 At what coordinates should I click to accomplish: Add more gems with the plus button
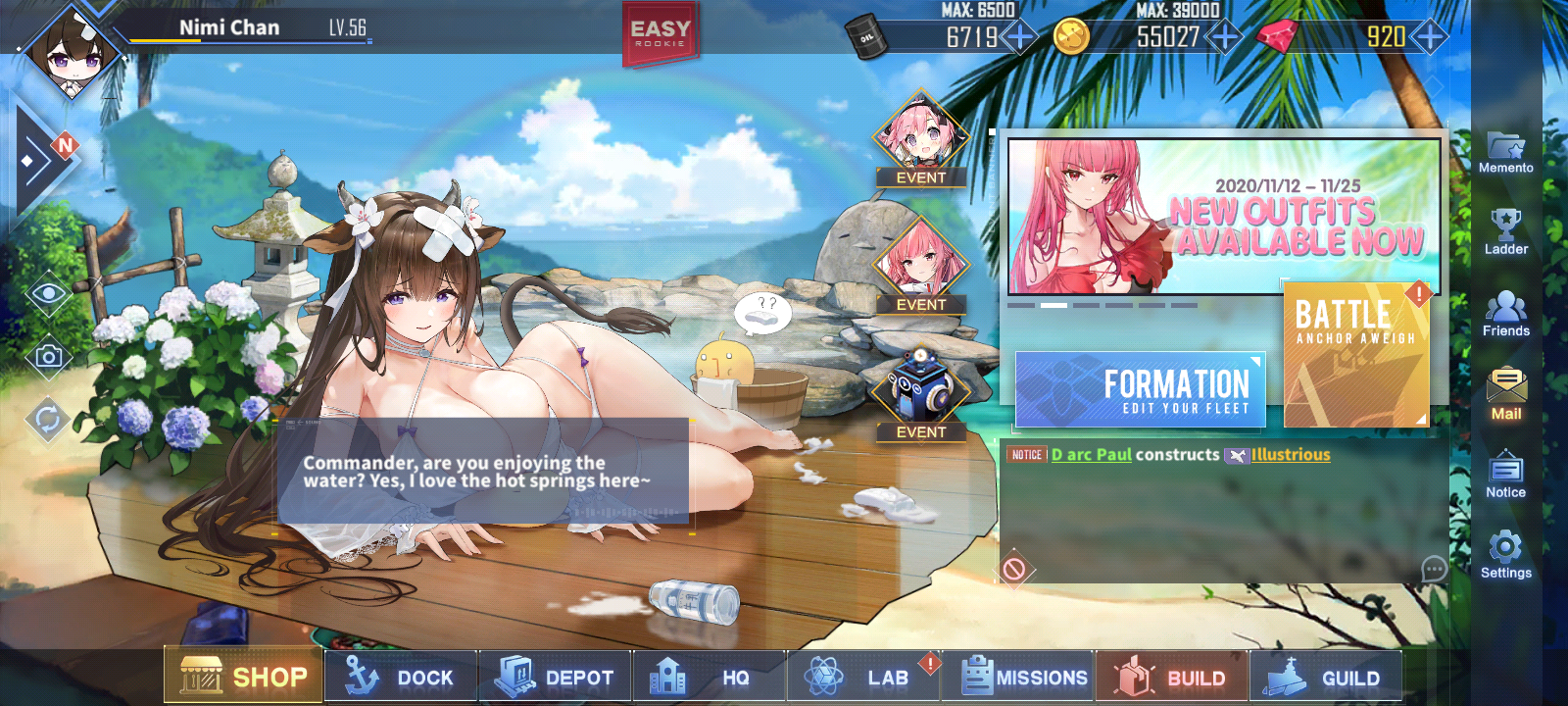1431,37
